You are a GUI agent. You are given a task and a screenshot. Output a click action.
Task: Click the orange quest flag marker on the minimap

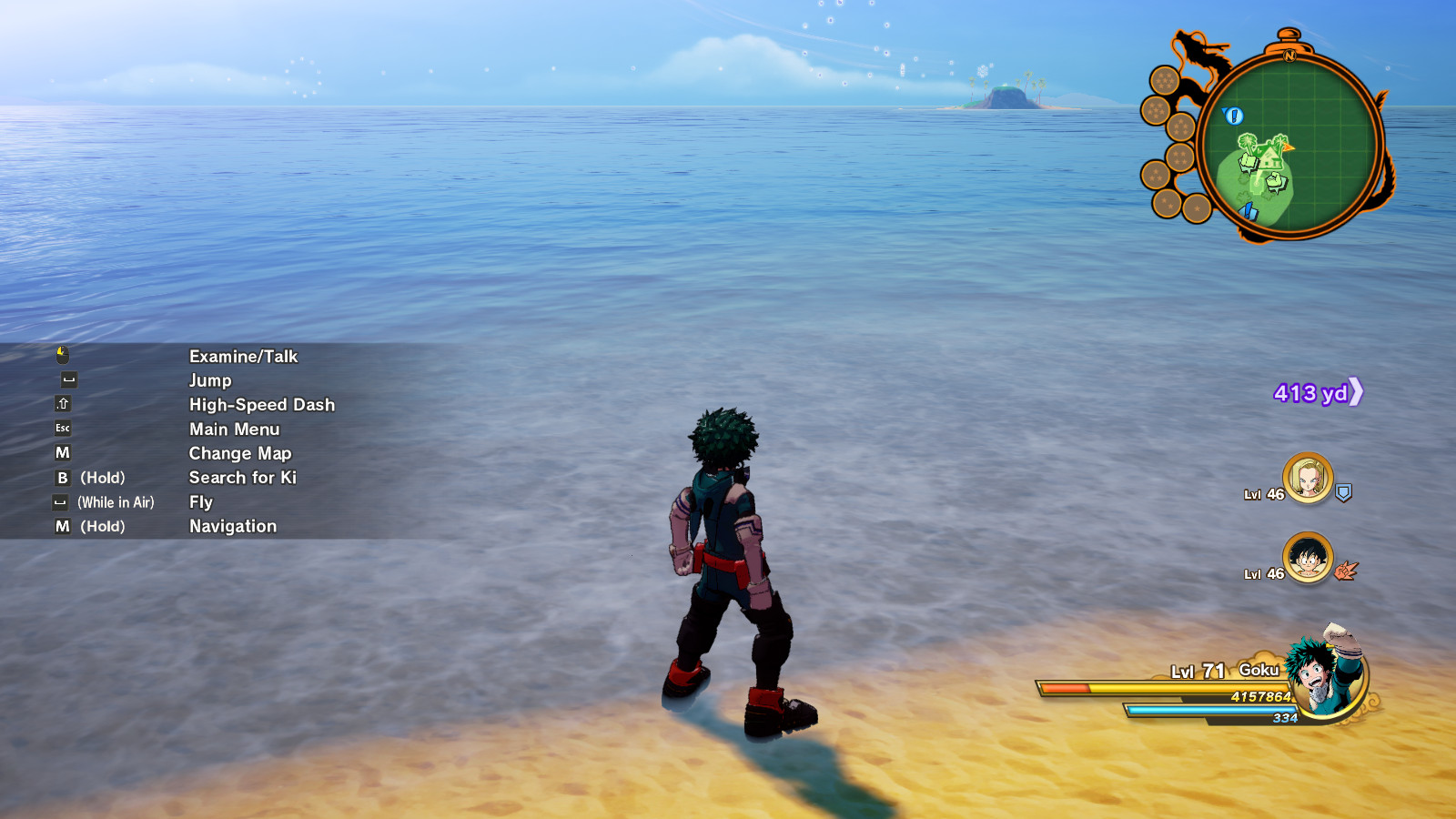[1288, 147]
